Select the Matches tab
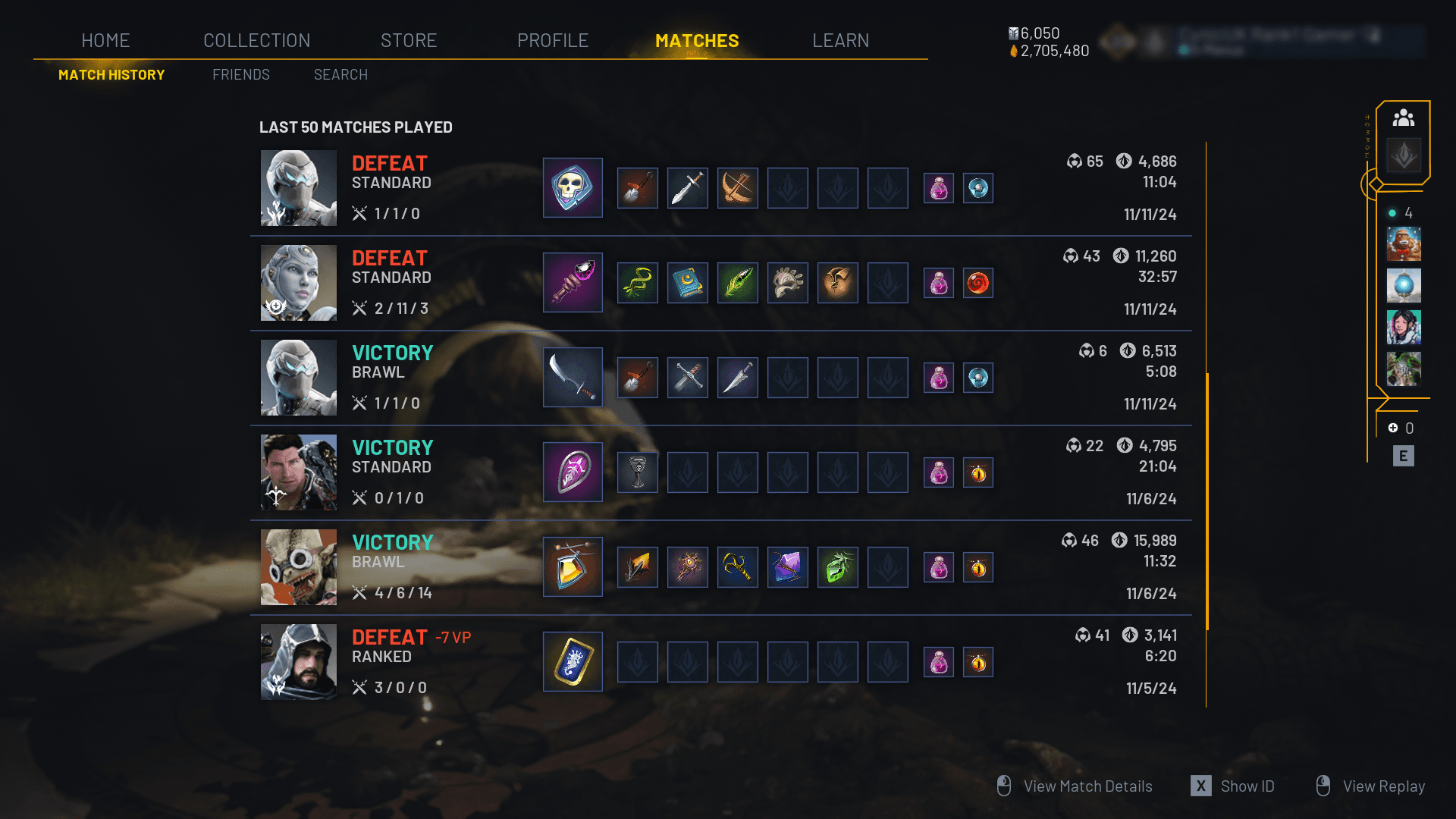1456x819 pixels. (697, 40)
